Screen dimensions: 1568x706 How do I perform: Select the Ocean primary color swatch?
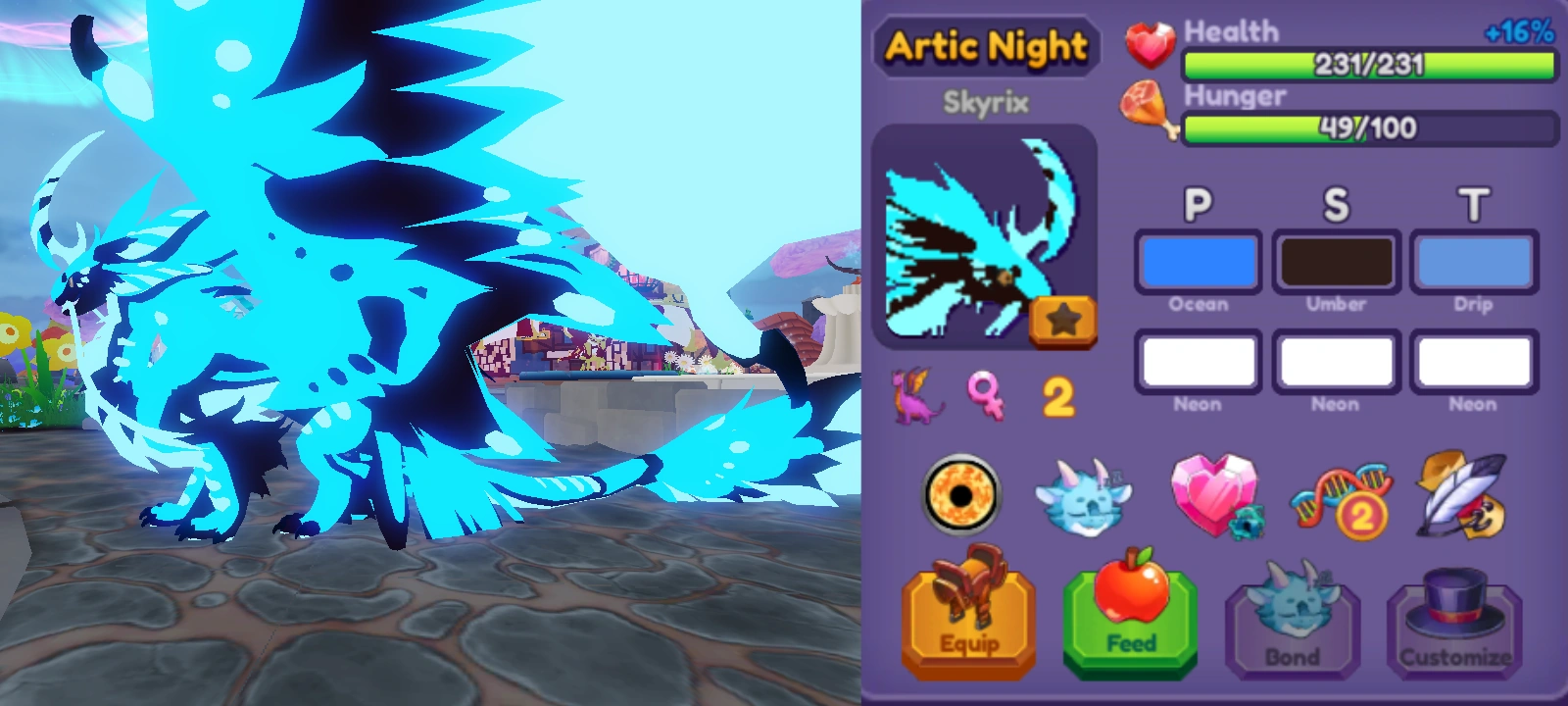pos(1197,262)
